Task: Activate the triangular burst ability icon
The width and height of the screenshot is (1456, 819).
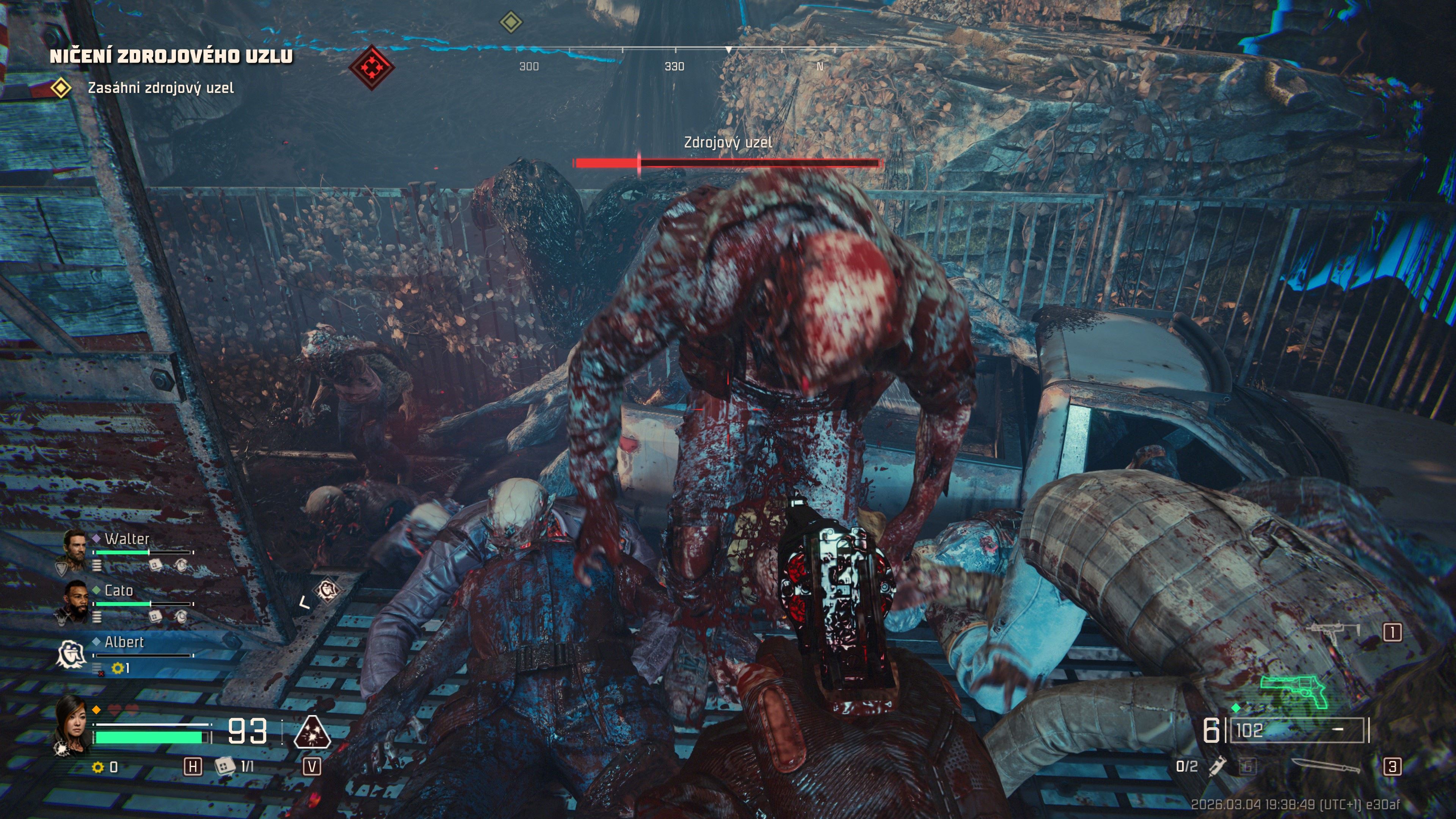Action: 312,733
